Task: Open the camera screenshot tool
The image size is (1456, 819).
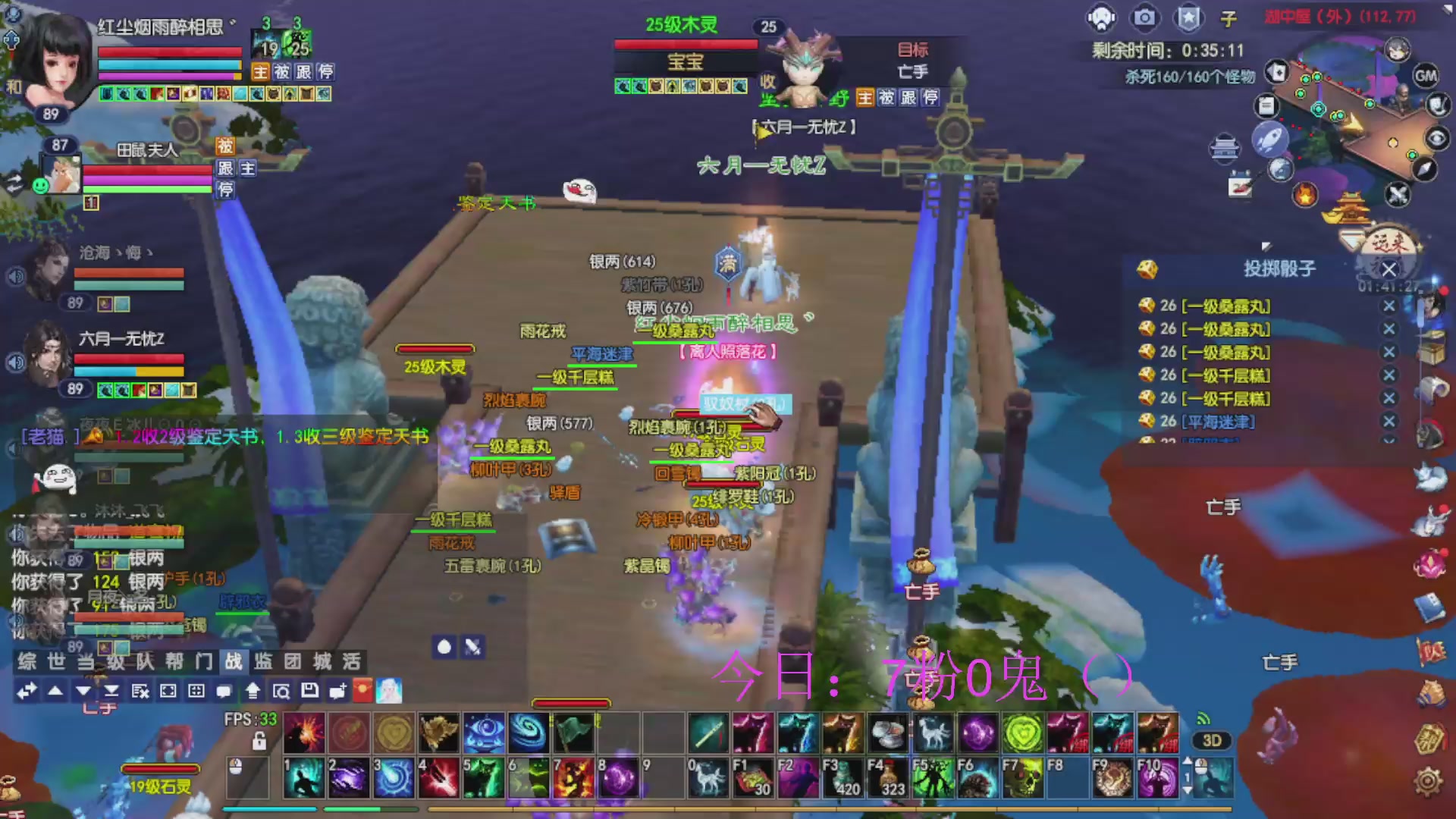Action: (1144, 17)
